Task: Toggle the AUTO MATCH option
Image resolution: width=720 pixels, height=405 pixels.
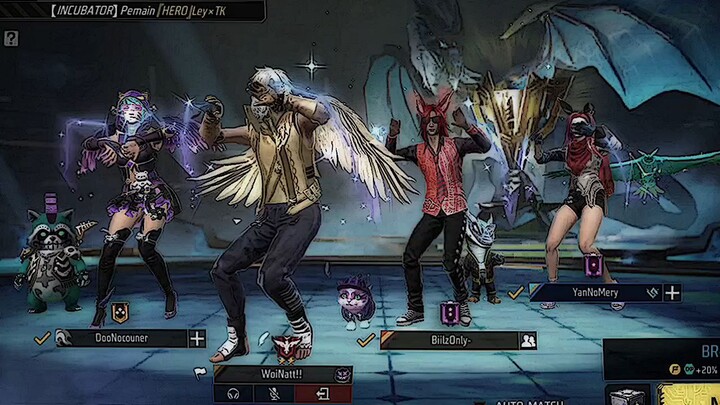Action: [x=529, y=401]
